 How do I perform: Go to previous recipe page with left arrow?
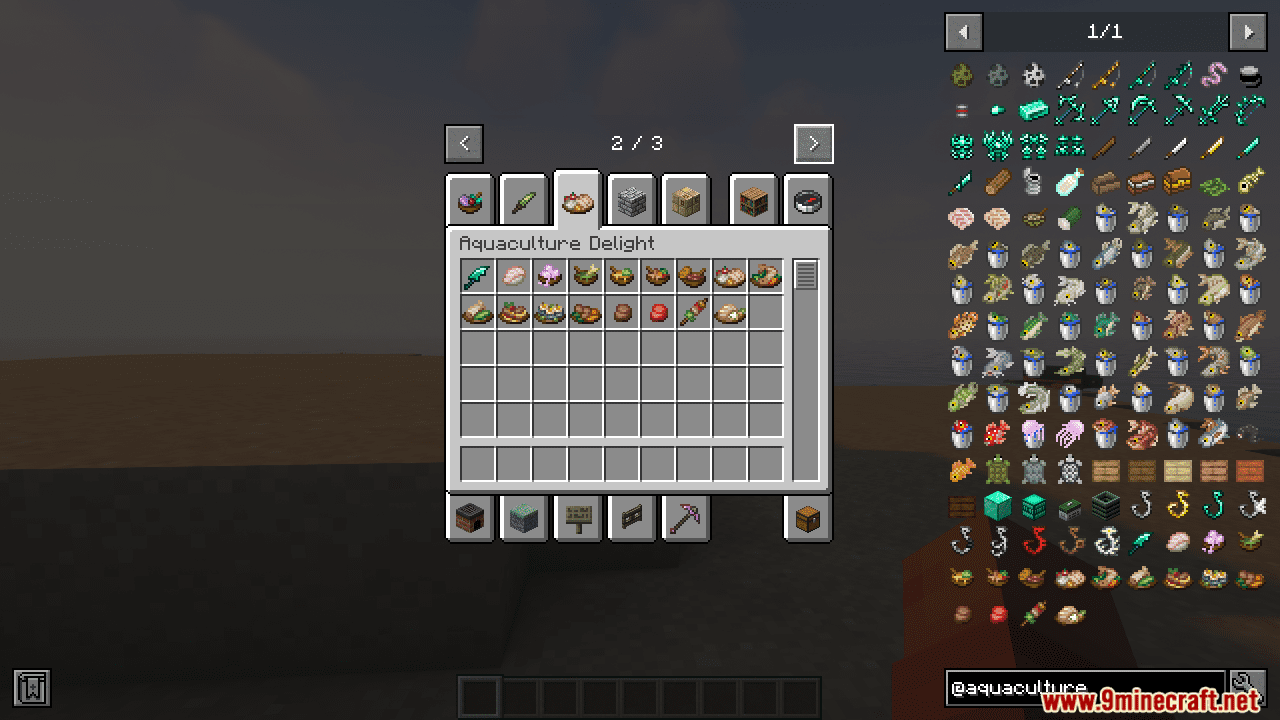pyautogui.click(x=463, y=143)
